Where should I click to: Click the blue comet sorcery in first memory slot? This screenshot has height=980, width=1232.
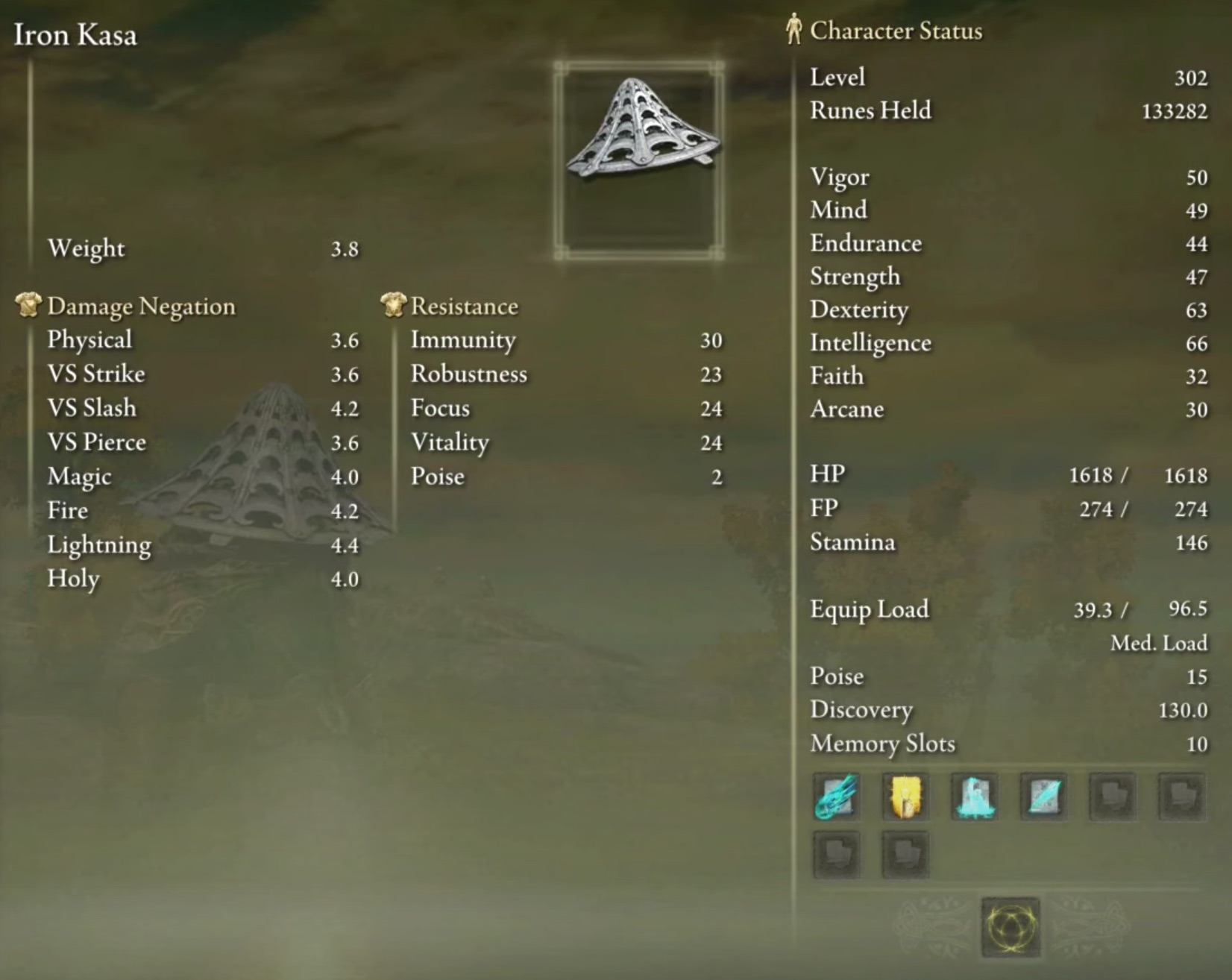tap(835, 797)
